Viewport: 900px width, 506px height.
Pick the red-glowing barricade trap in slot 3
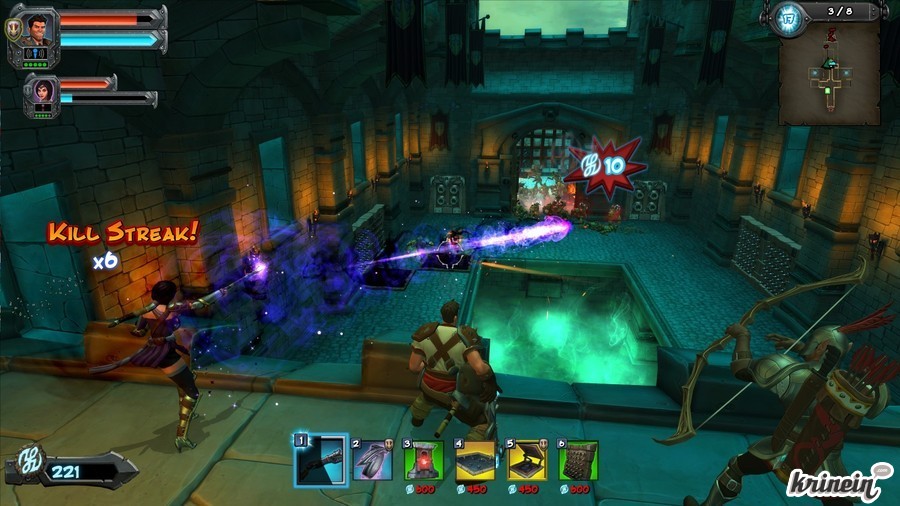click(423, 461)
